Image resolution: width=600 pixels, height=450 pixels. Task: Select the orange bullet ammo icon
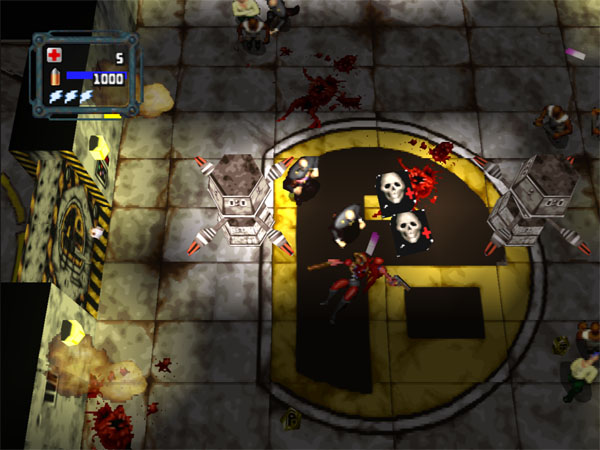[54, 77]
